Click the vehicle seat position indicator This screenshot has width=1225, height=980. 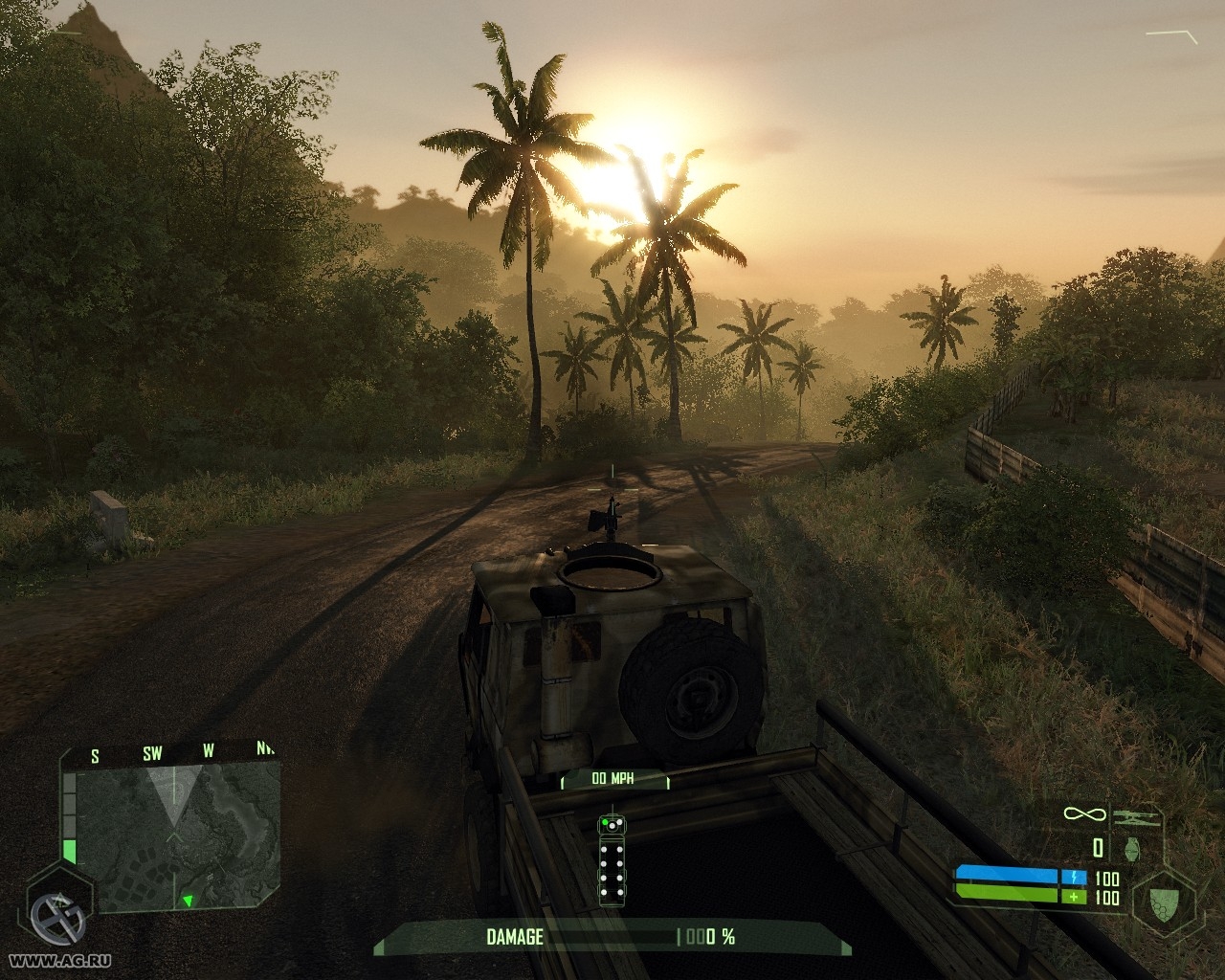pos(612,858)
